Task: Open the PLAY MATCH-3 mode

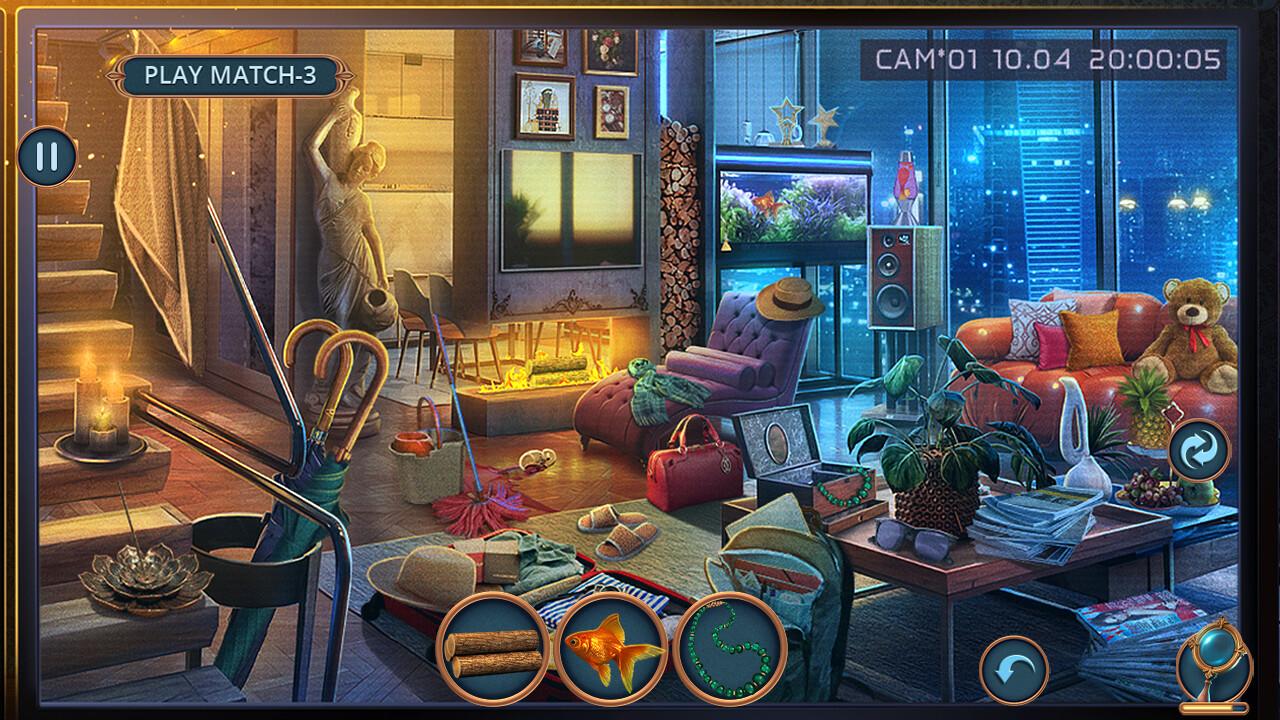Action: pos(227,74)
